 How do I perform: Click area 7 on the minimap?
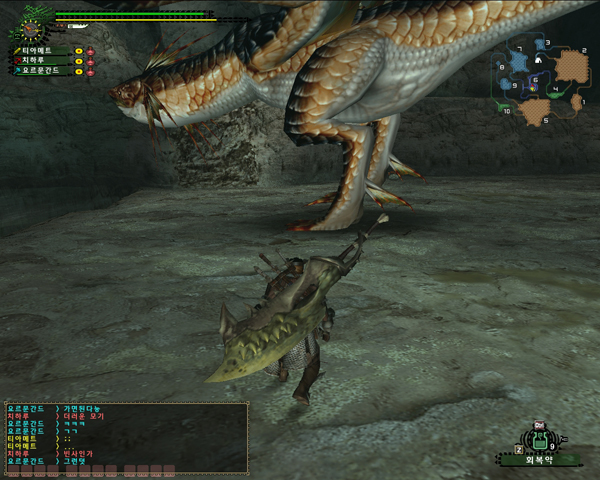520,62
